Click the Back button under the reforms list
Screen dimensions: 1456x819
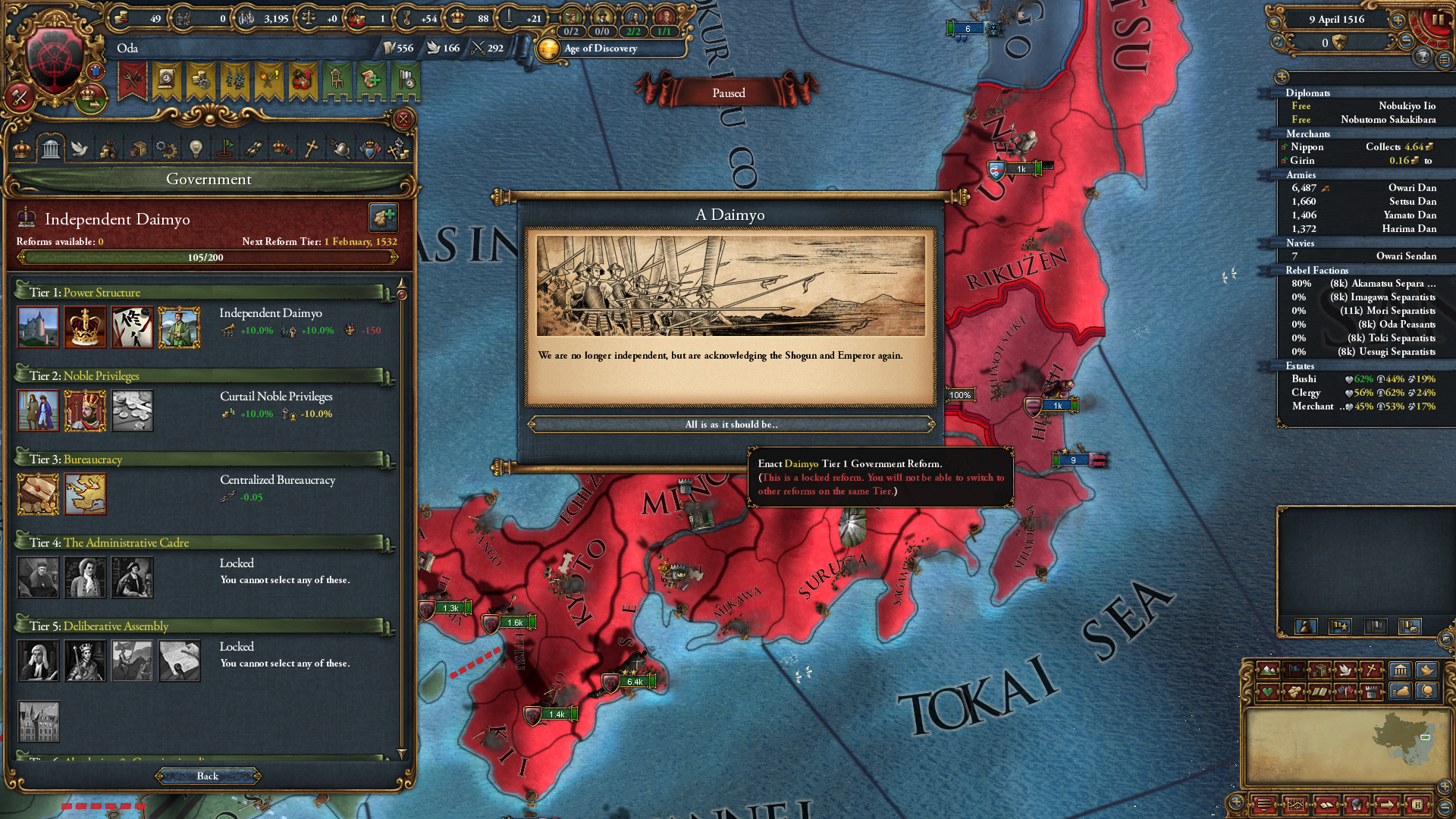207,776
